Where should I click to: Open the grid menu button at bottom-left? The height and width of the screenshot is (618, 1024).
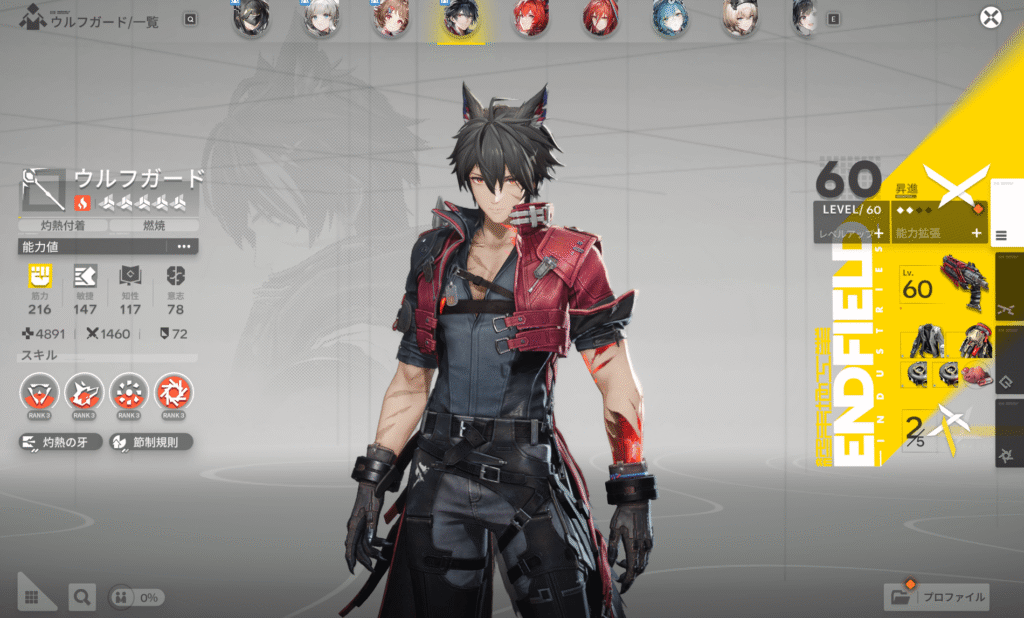[33, 597]
